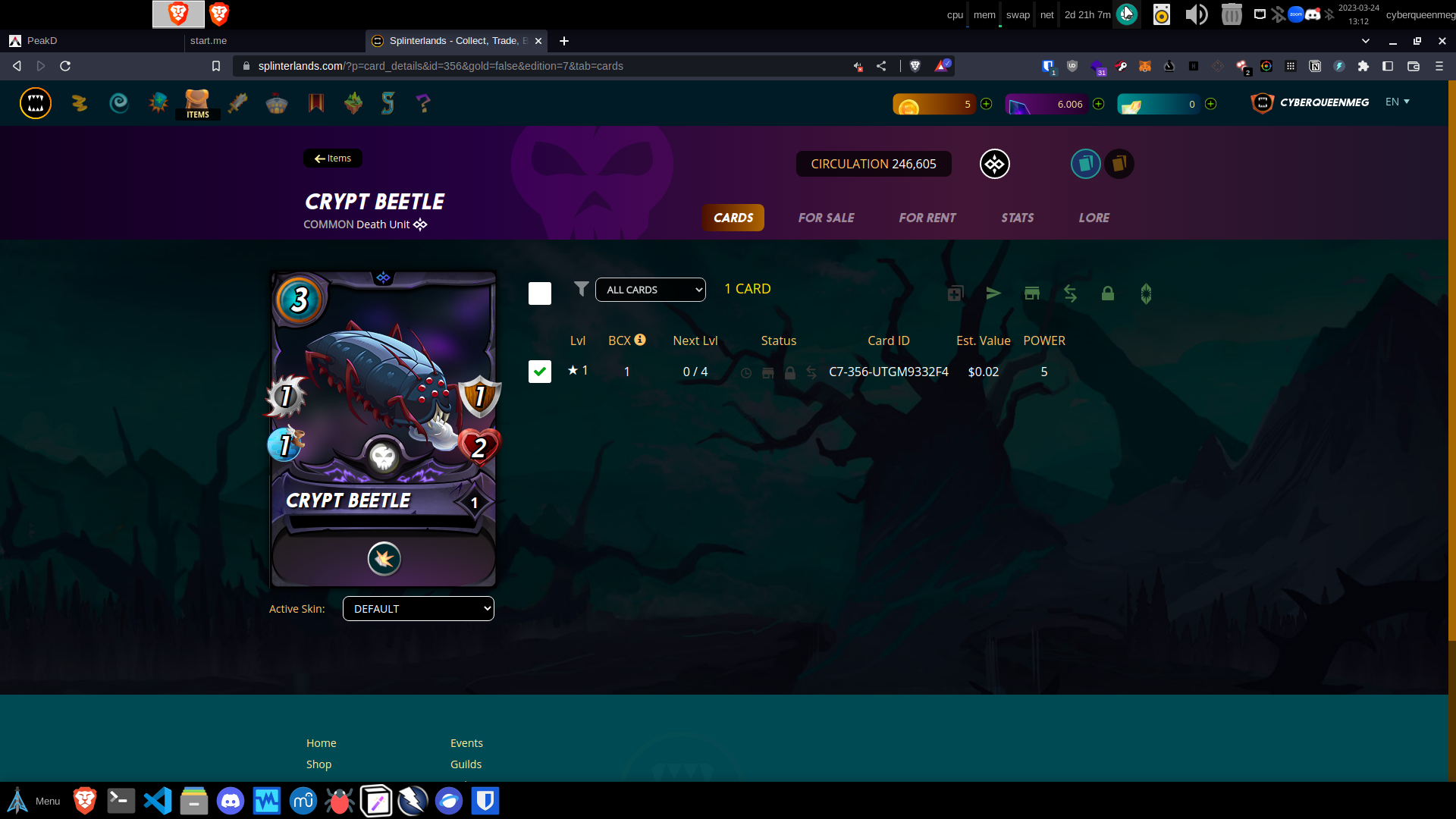Open the LORE tab

tap(1094, 218)
